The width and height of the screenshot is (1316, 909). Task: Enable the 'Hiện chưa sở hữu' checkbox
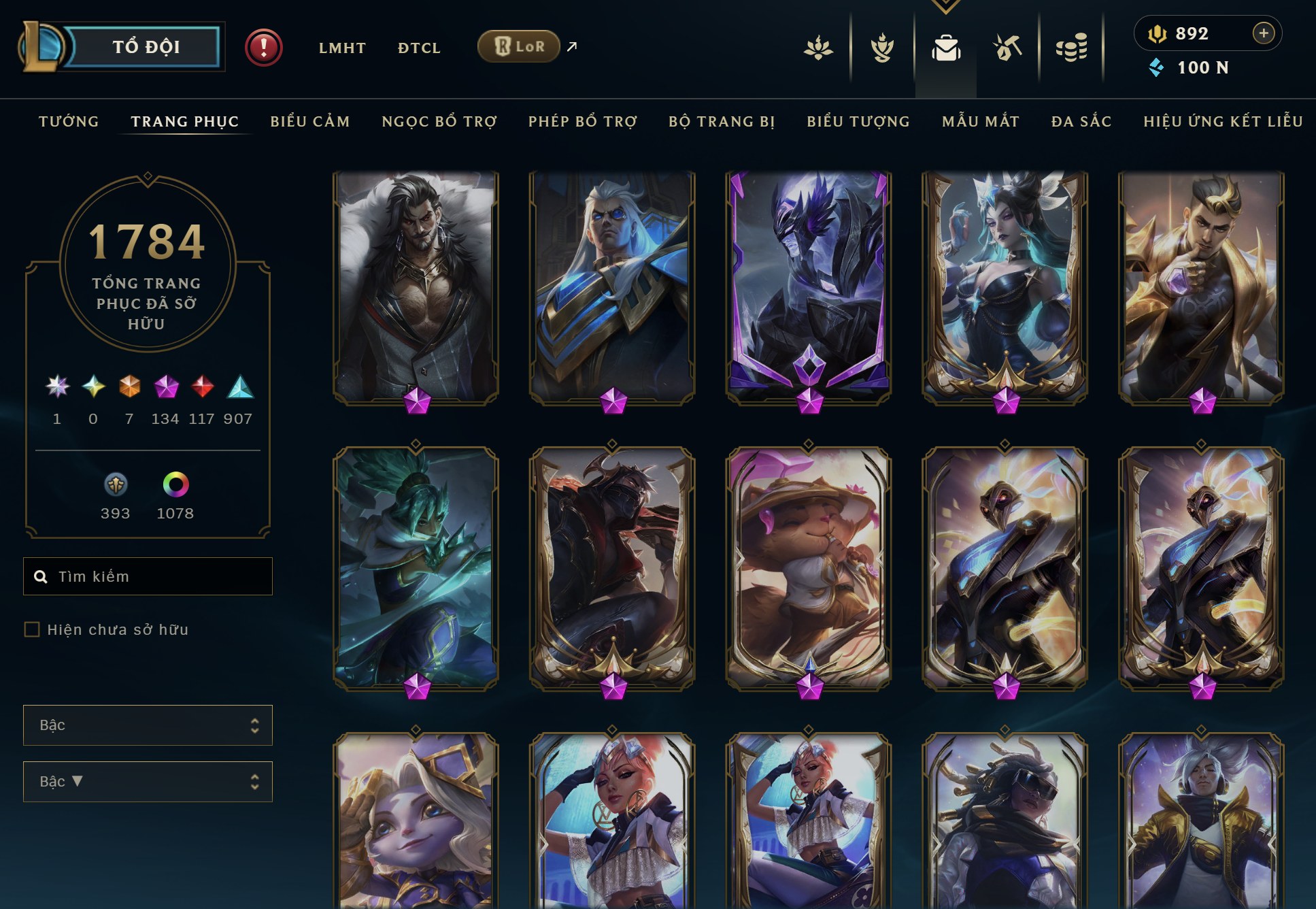31,630
